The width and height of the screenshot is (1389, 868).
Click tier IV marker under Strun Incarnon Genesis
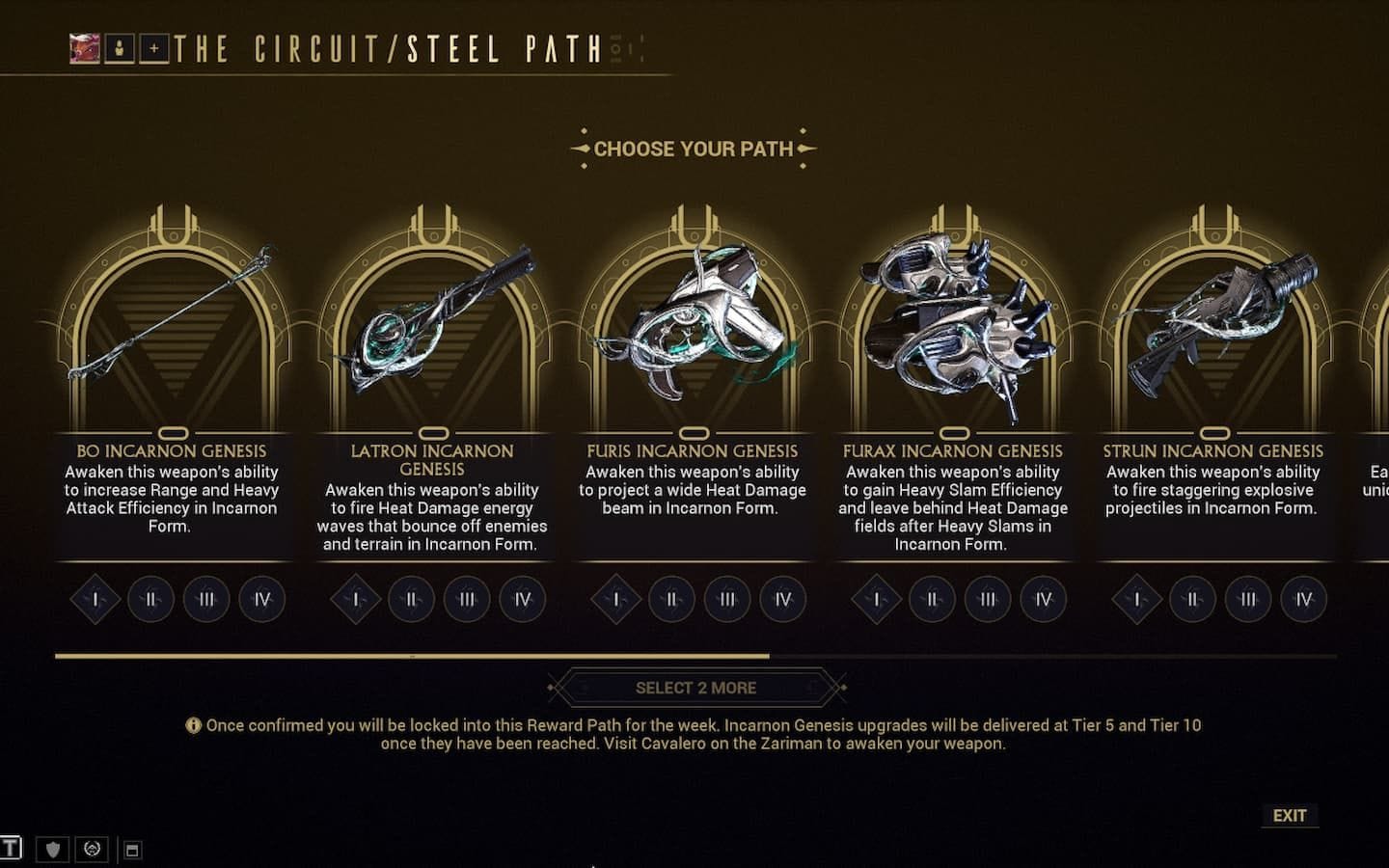pos(1302,599)
